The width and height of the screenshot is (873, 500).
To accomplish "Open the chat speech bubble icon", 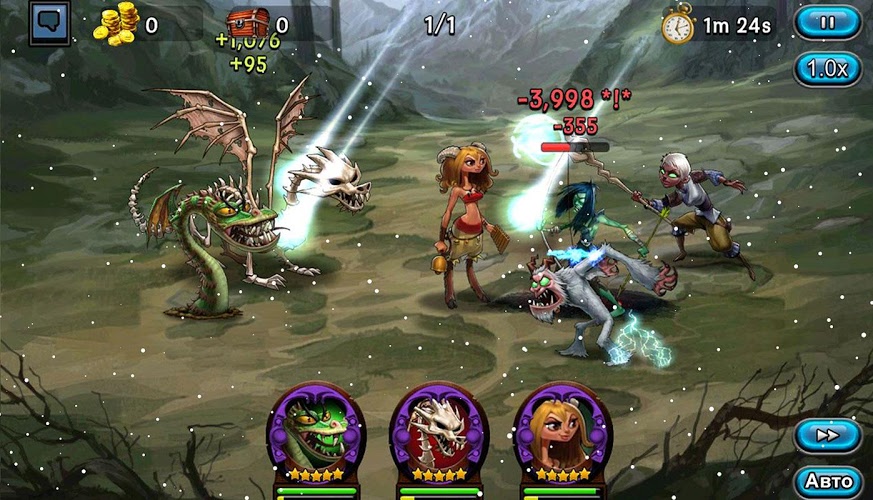I will pos(49,24).
